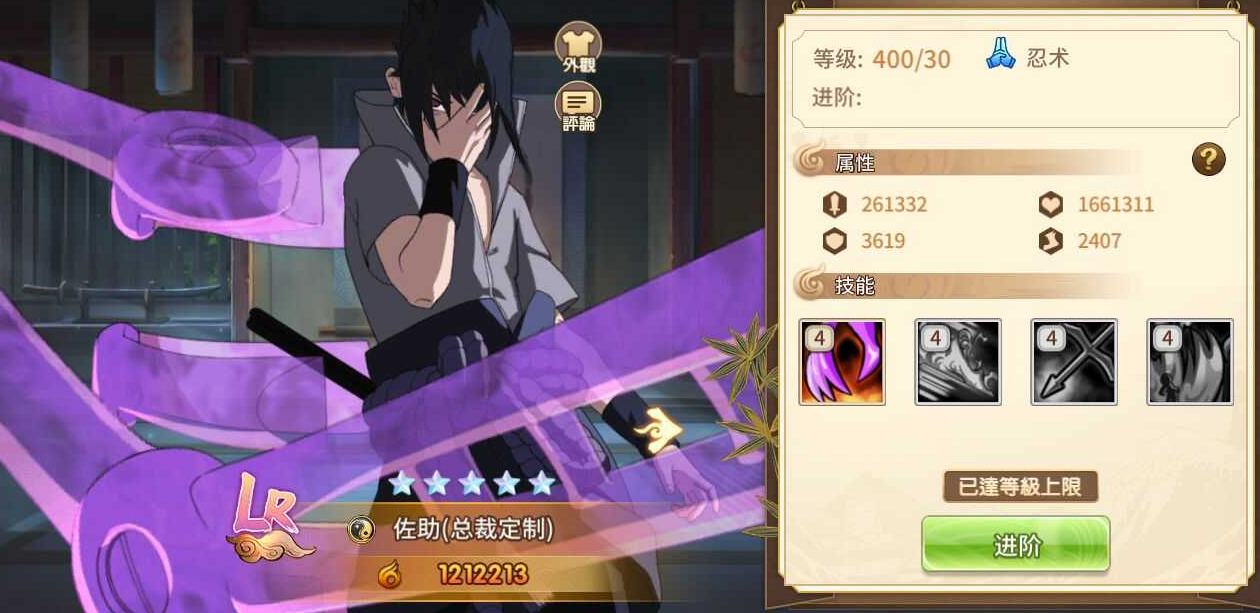Click the question mark help icon

(x=1208, y=159)
